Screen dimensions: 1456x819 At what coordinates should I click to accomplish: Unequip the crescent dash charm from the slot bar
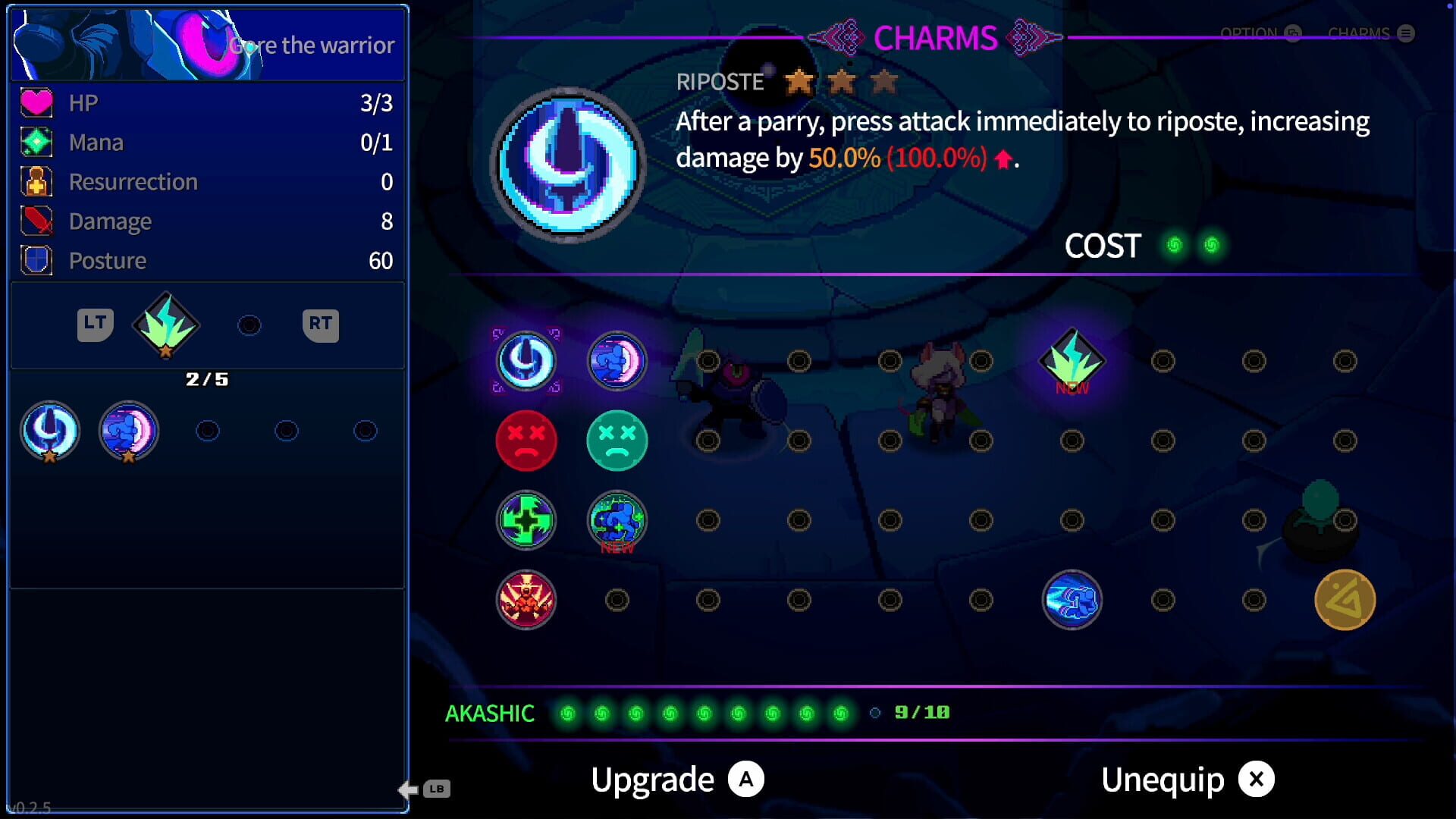pos(129,430)
